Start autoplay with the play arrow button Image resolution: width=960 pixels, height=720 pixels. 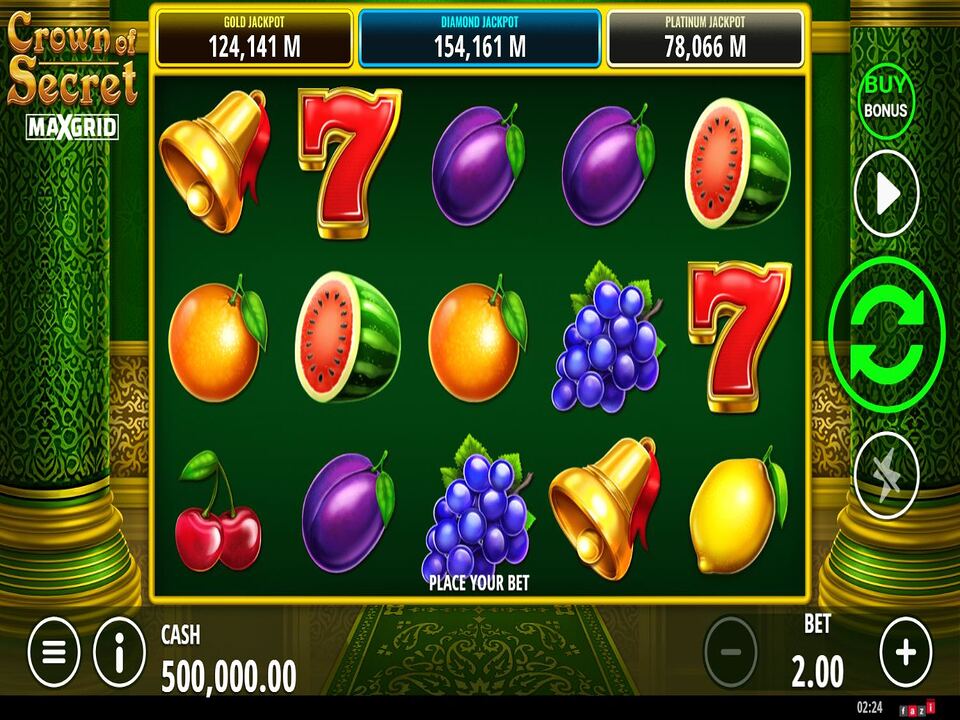886,194
